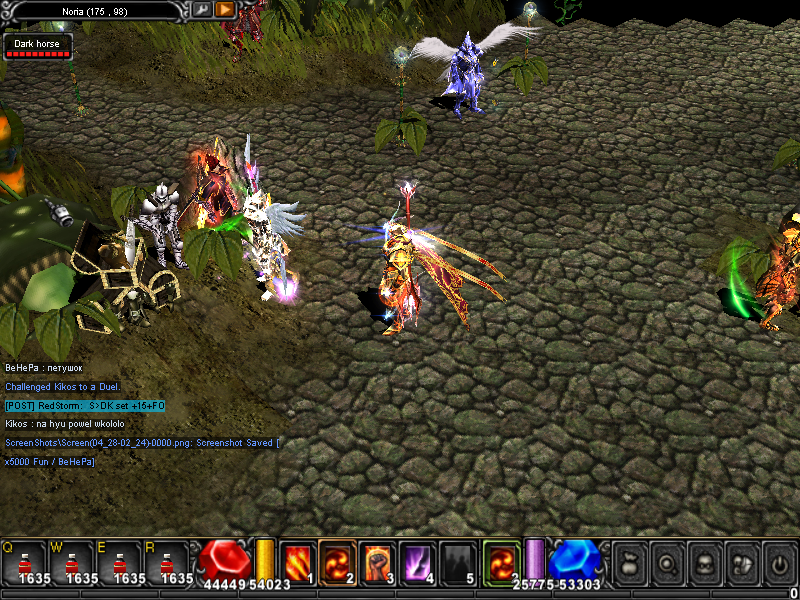Click the RedStorm POST chat message
Screen dimensions: 800x600
tap(85, 405)
